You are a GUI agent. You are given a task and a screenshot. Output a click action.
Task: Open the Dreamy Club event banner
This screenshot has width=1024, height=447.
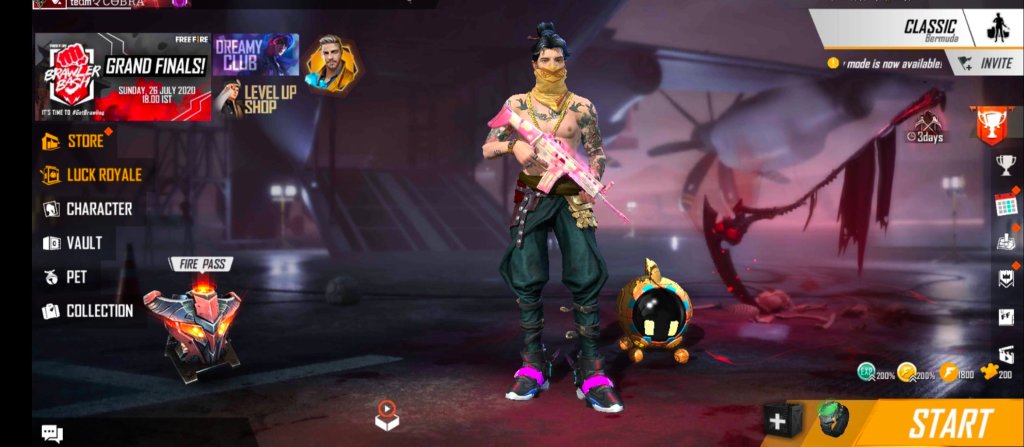pyautogui.click(x=255, y=56)
